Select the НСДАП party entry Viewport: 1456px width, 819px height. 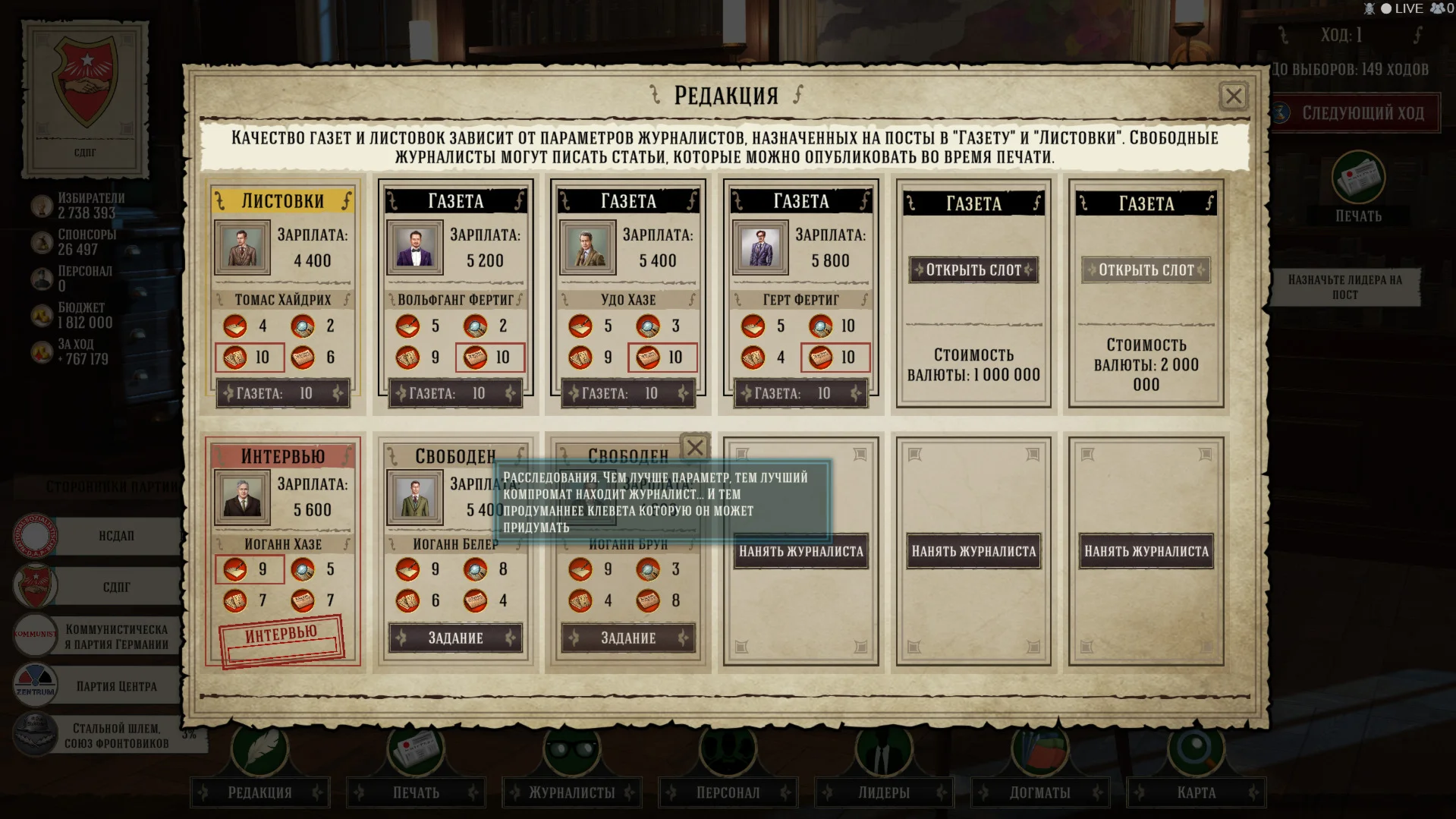click(115, 536)
